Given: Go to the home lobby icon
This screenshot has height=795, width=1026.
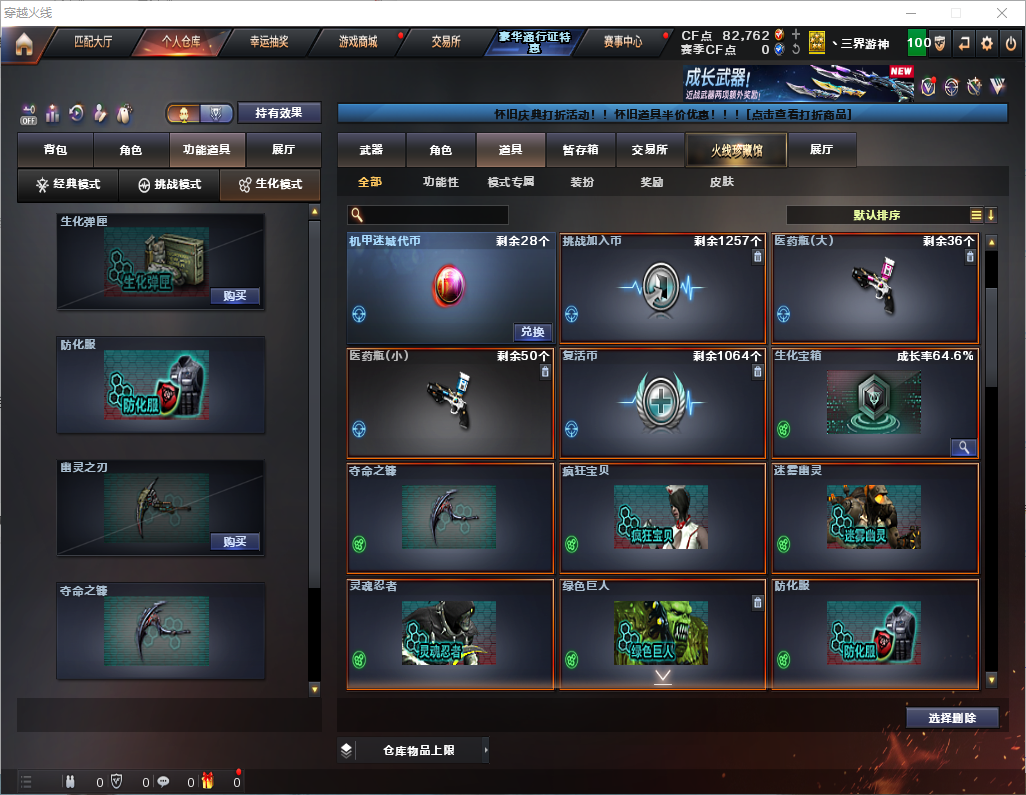Looking at the screenshot, I should (x=24, y=44).
